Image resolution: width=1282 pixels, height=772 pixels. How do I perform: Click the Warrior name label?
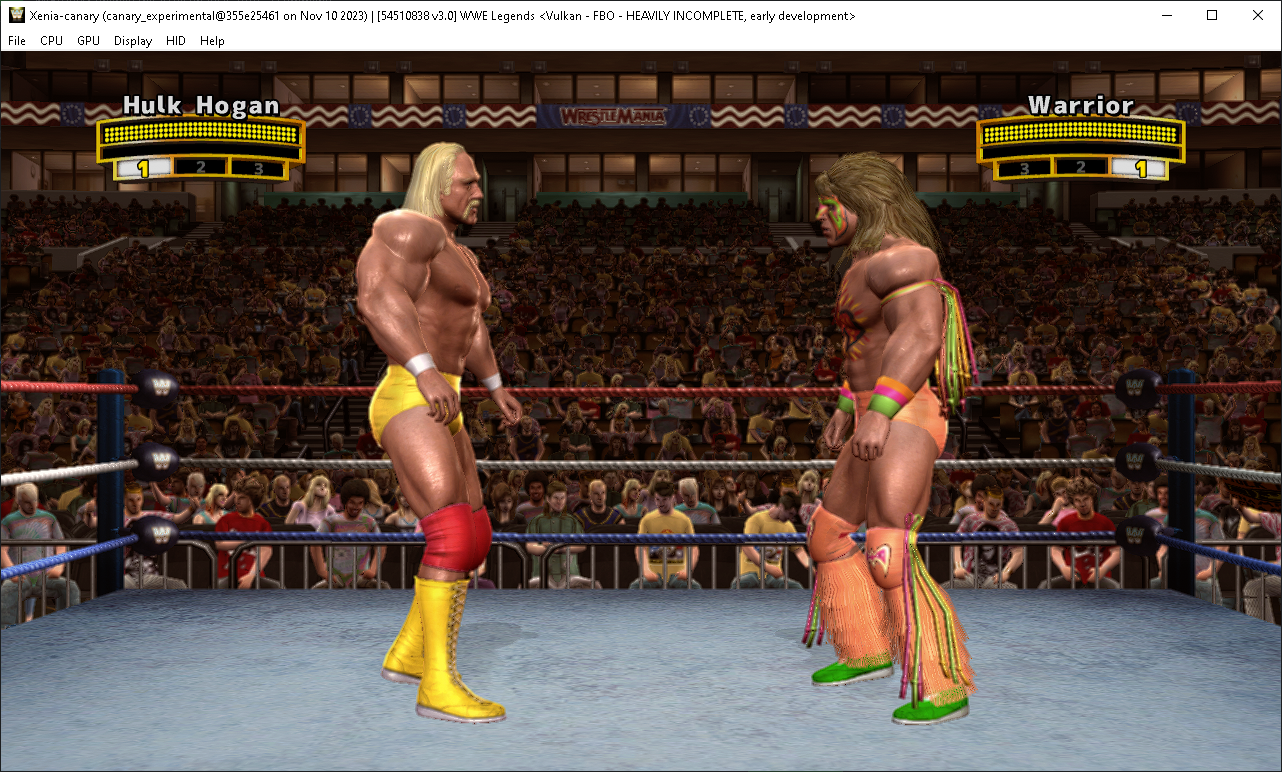tap(1083, 105)
